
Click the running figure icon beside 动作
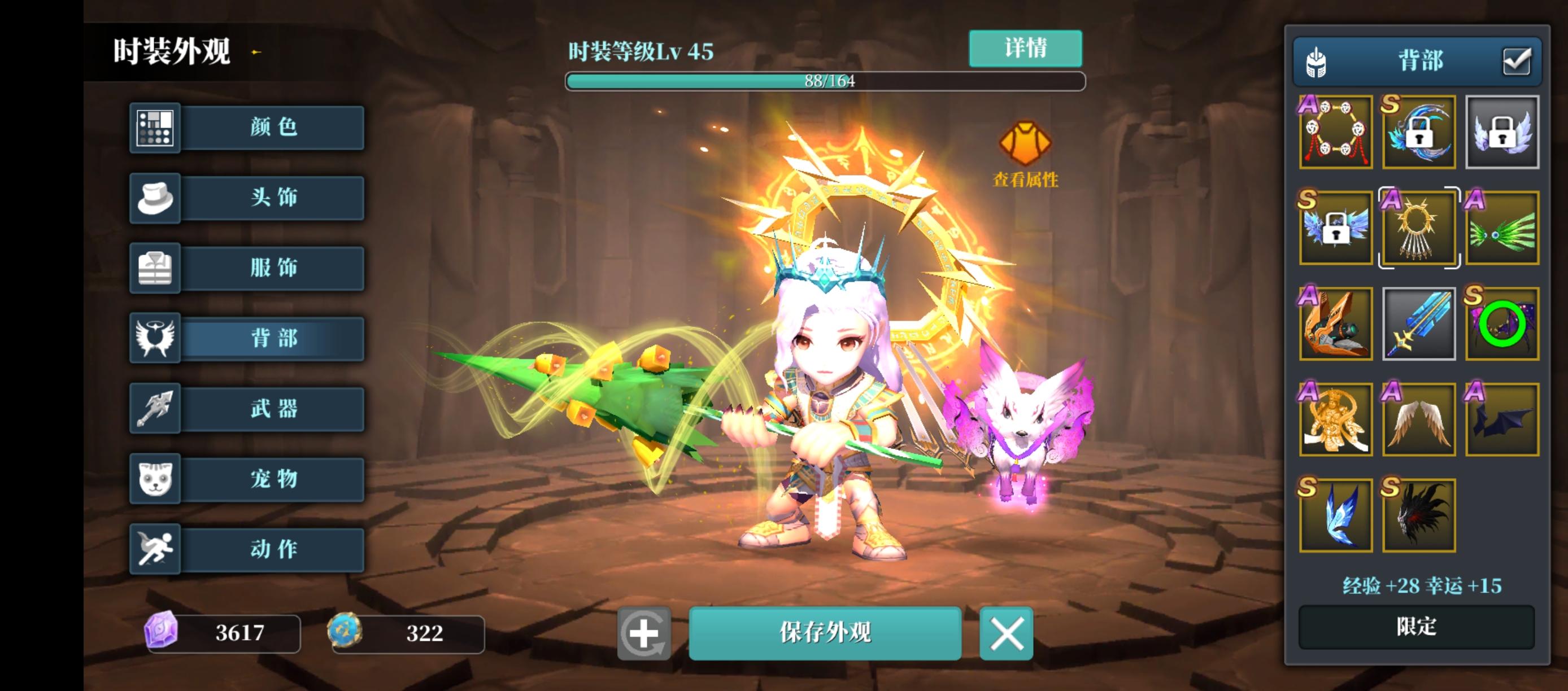155,549
